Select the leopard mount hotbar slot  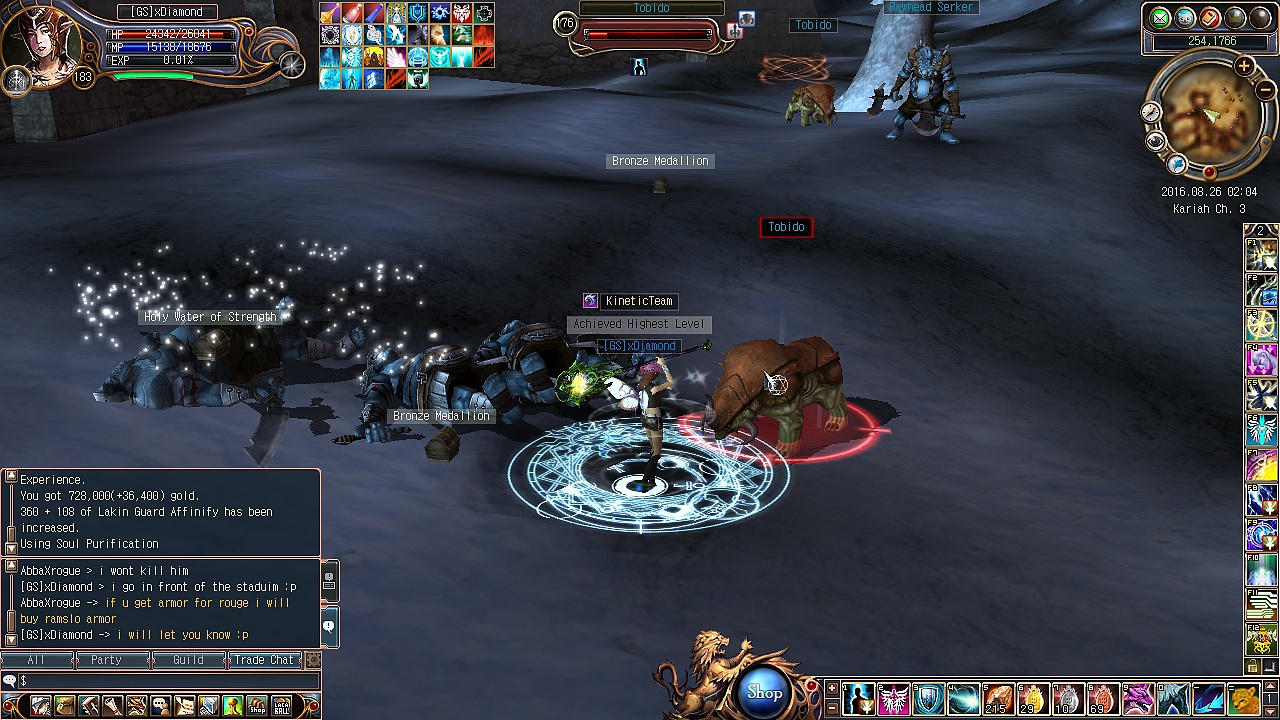(1243, 698)
